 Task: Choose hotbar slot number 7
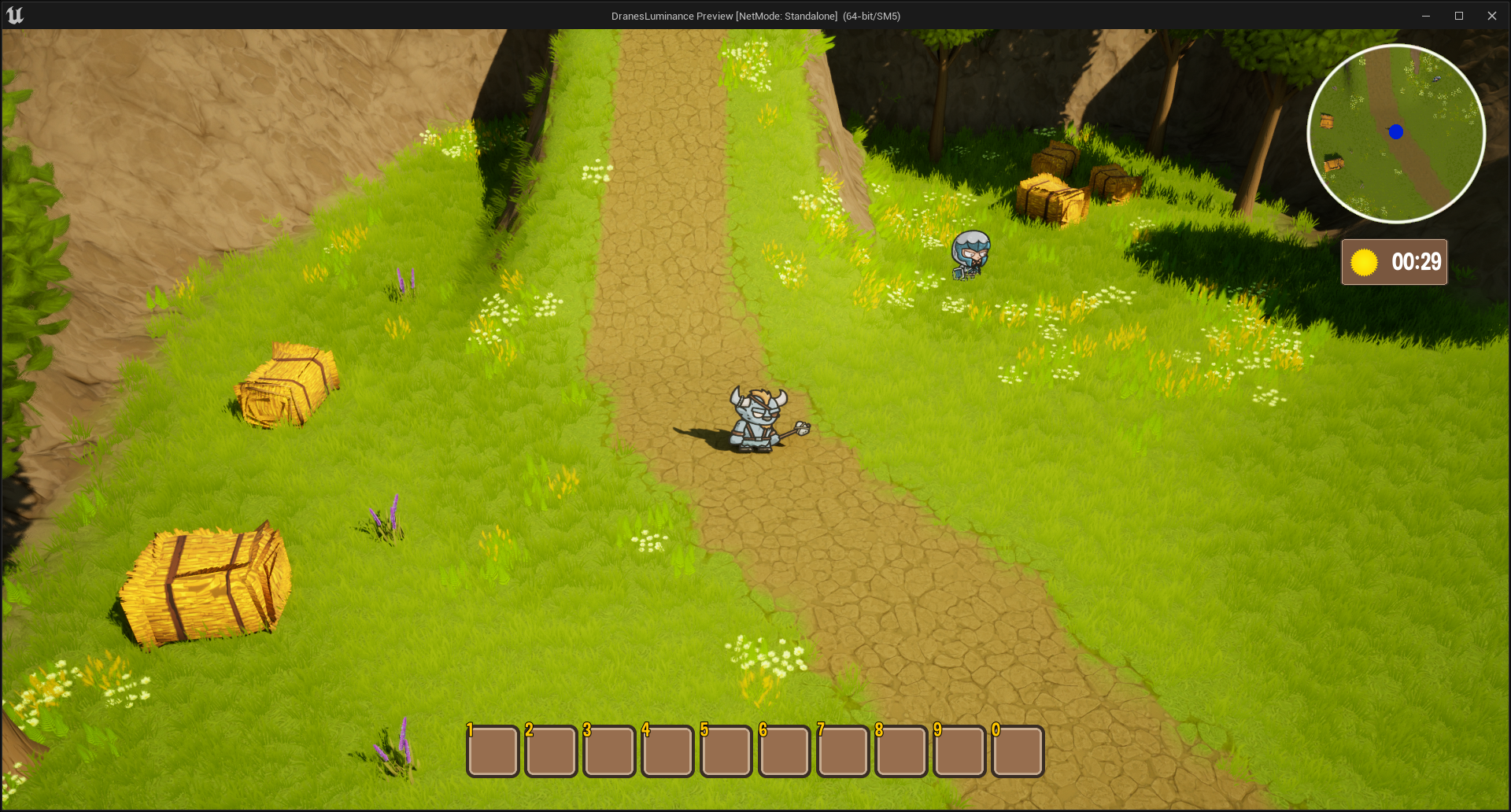pos(843,751)
